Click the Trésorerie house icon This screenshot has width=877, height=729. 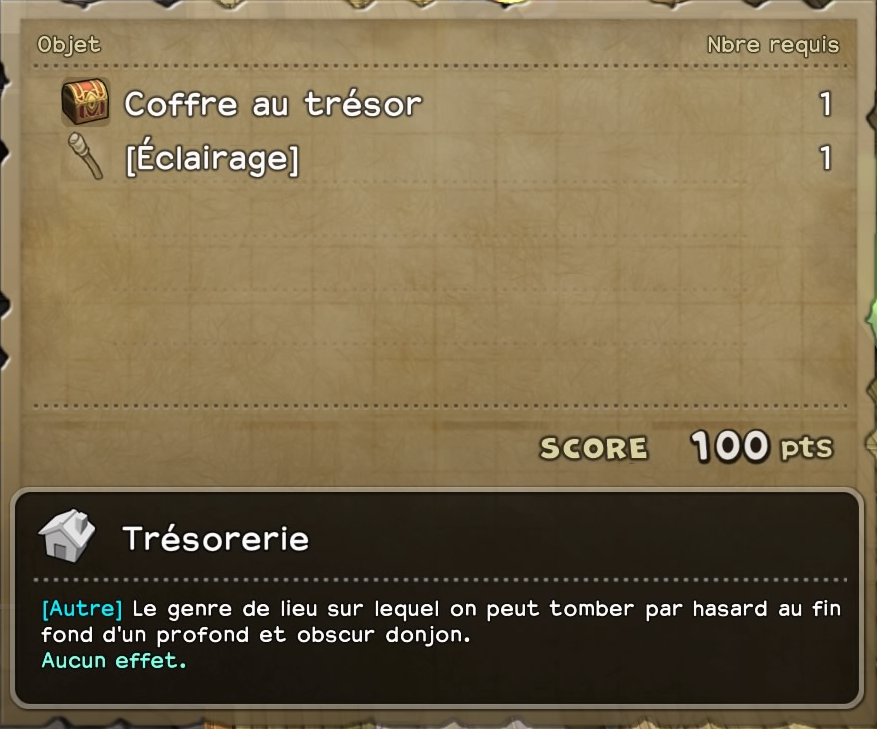(x=67, y=536)
